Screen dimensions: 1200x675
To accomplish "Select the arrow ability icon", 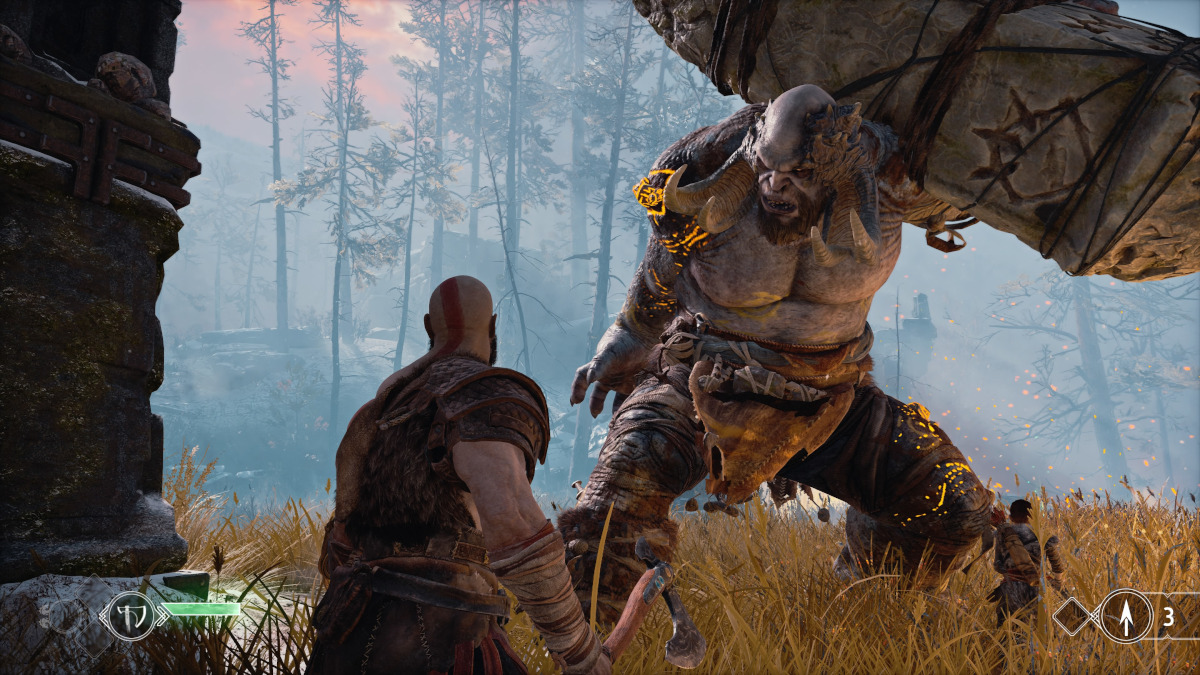I will tap(1126, 616).
